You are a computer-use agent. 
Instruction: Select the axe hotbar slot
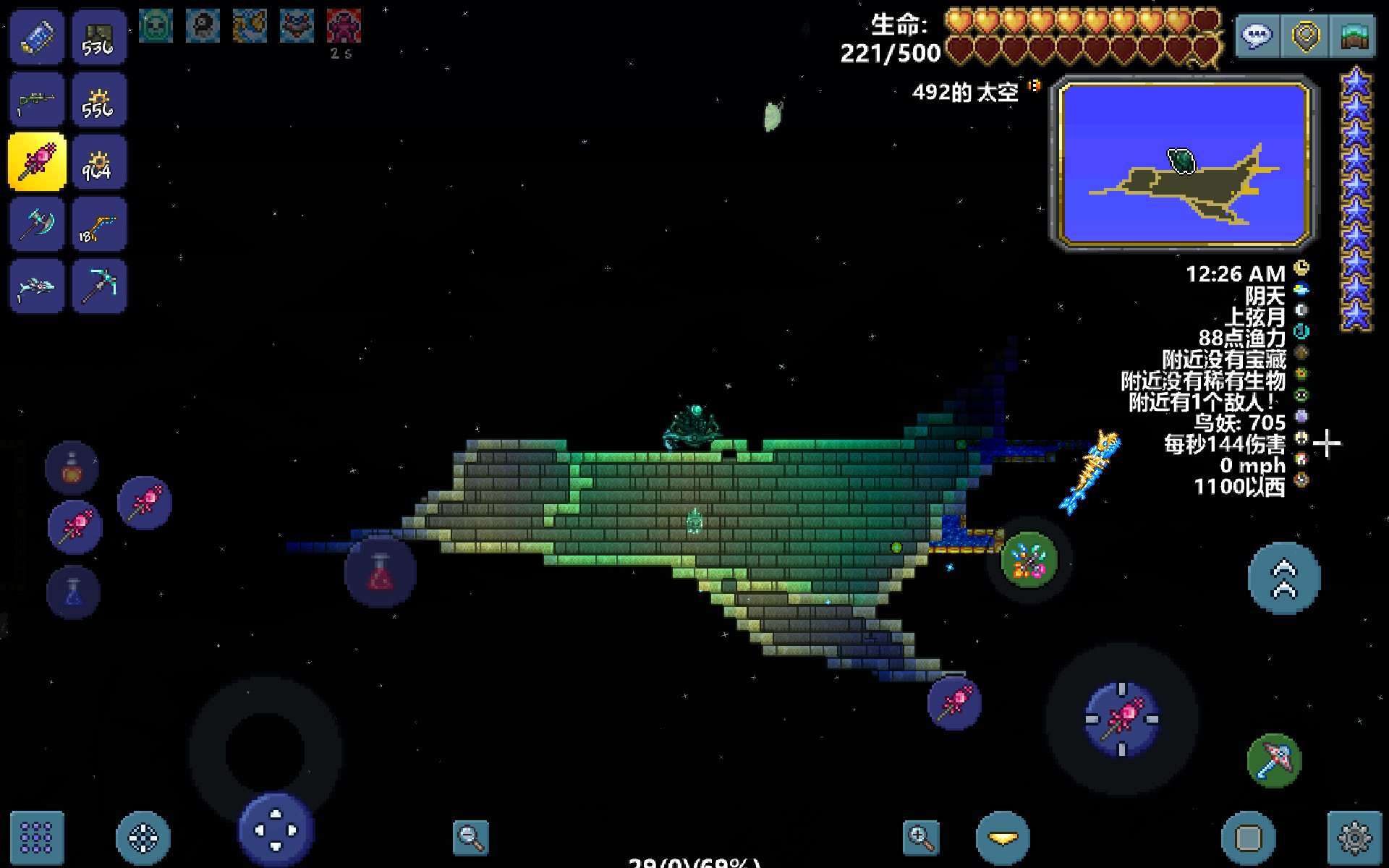tap(37, 224)
